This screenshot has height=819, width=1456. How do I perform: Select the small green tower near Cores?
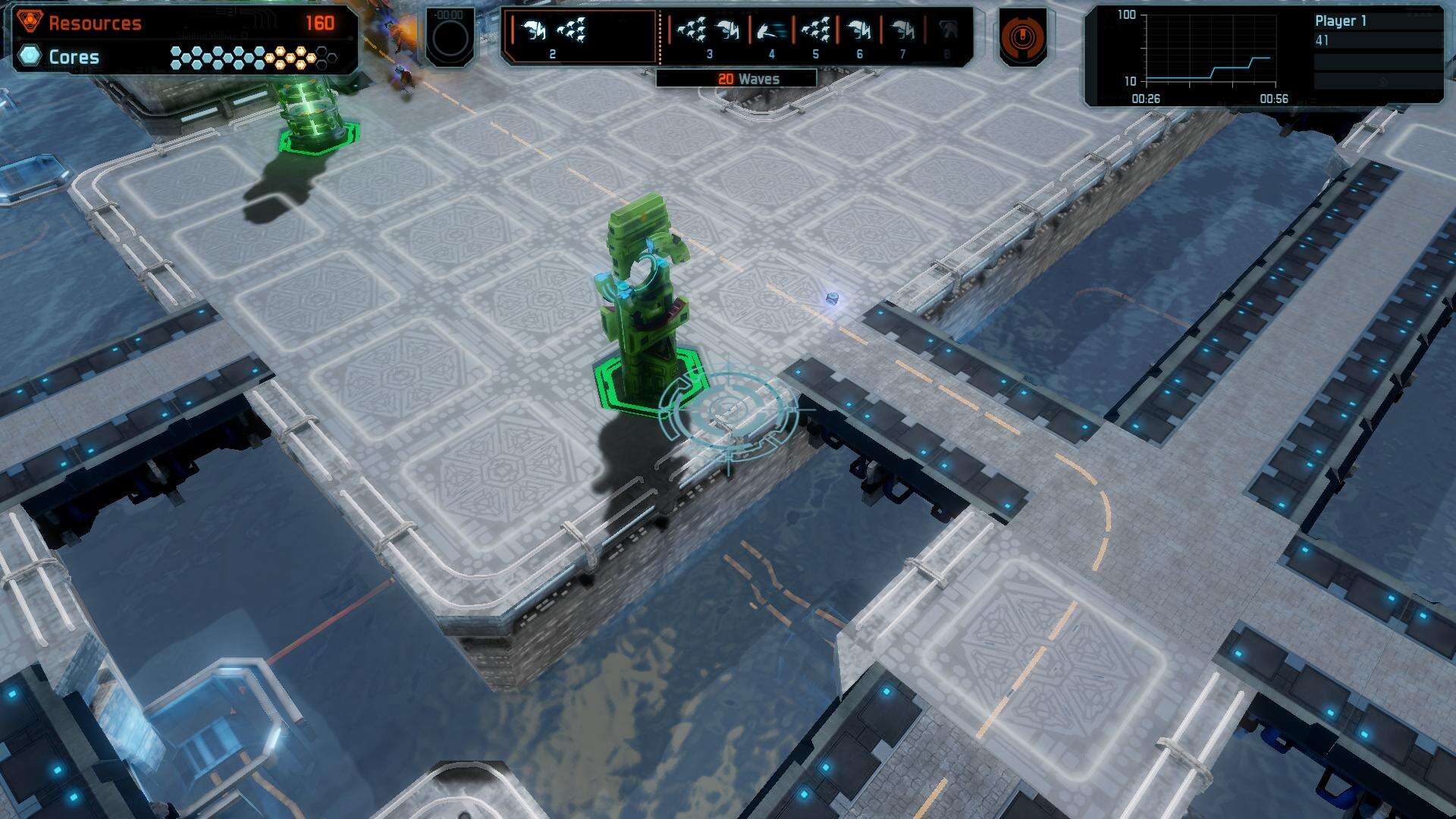(x=312, y=114)
